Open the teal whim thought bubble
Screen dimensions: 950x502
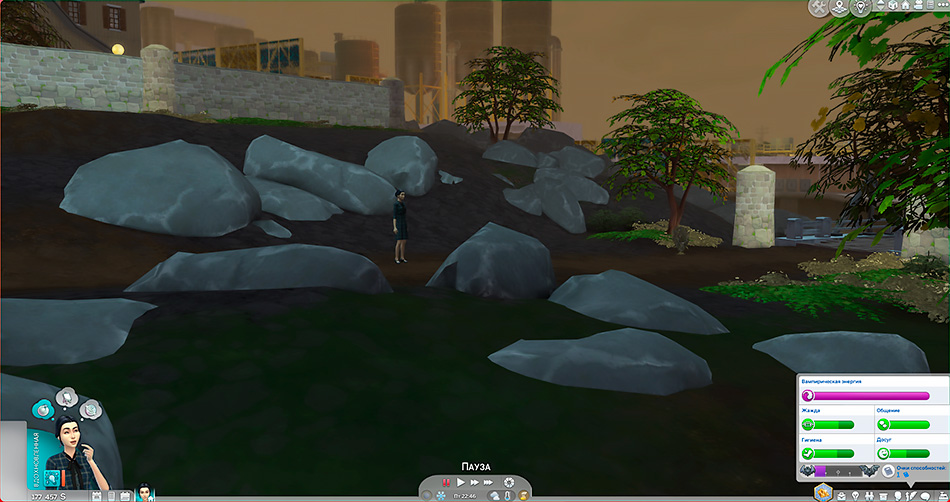pyautogui.click(x=43, y=408)
